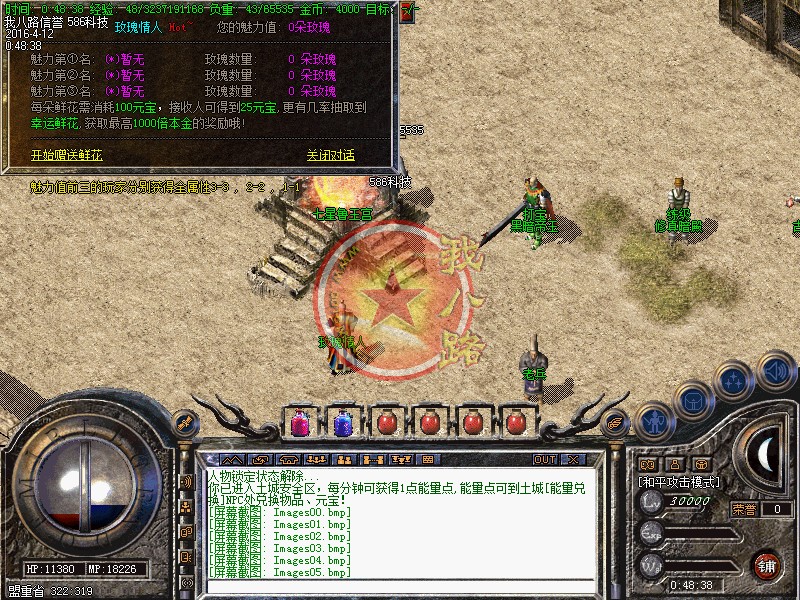Close the dialogue with 关闭对话
Image resolution: width=800 pixels, height=600 pixels.
pyautogui.click(x=330, y=156)
